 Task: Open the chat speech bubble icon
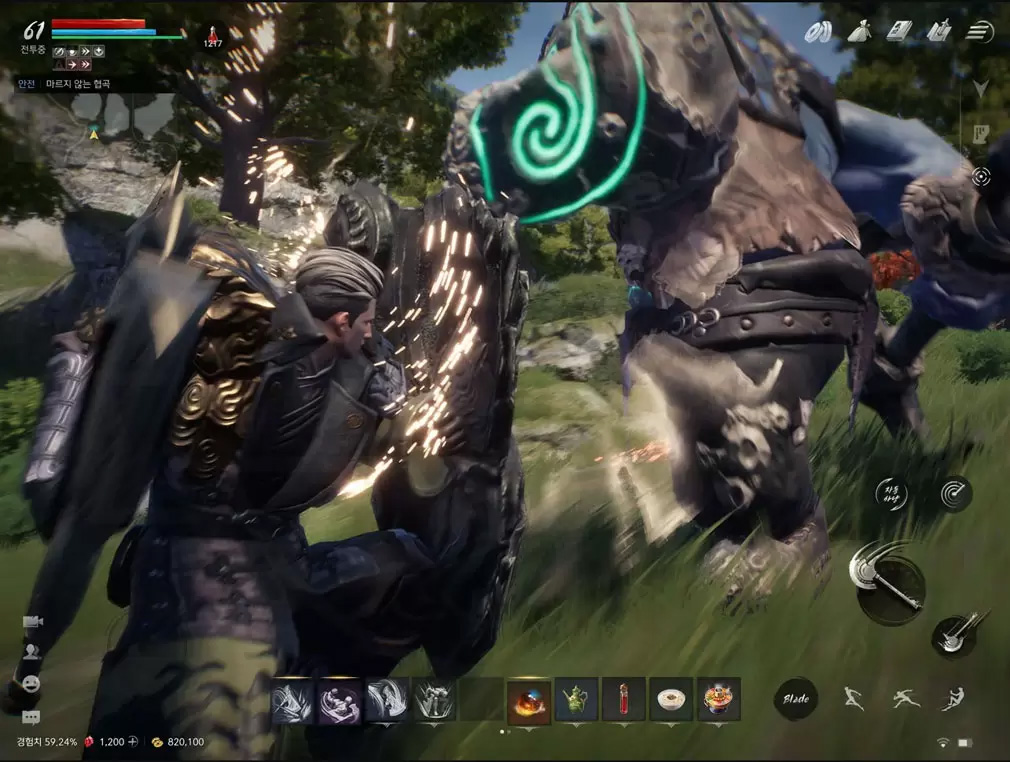pos(31,716)
